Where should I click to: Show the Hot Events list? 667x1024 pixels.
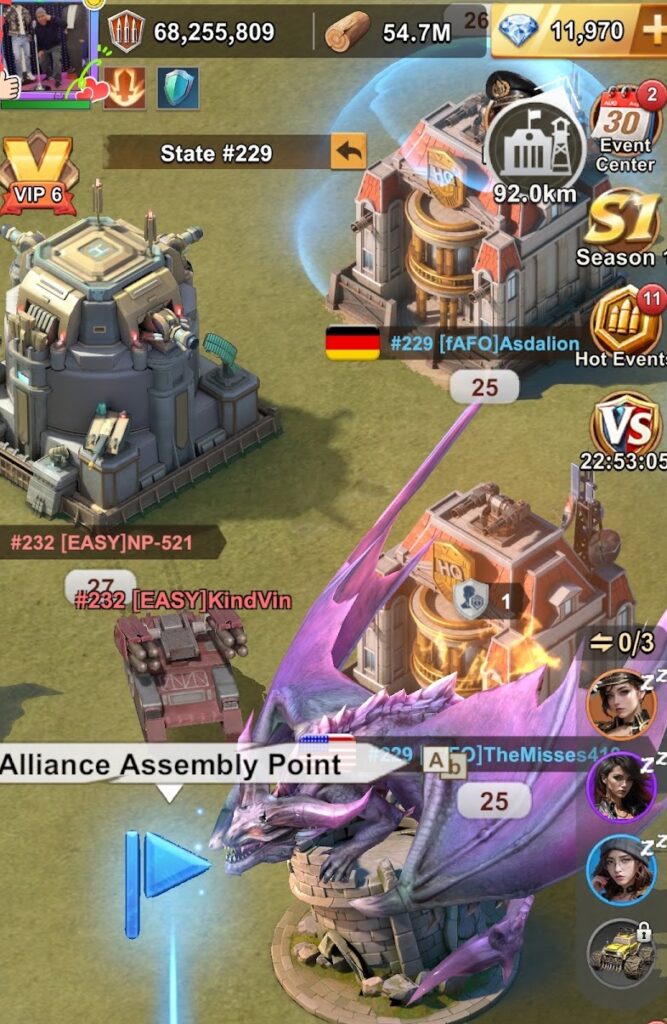pyautogui.click(x=626, y=327)
